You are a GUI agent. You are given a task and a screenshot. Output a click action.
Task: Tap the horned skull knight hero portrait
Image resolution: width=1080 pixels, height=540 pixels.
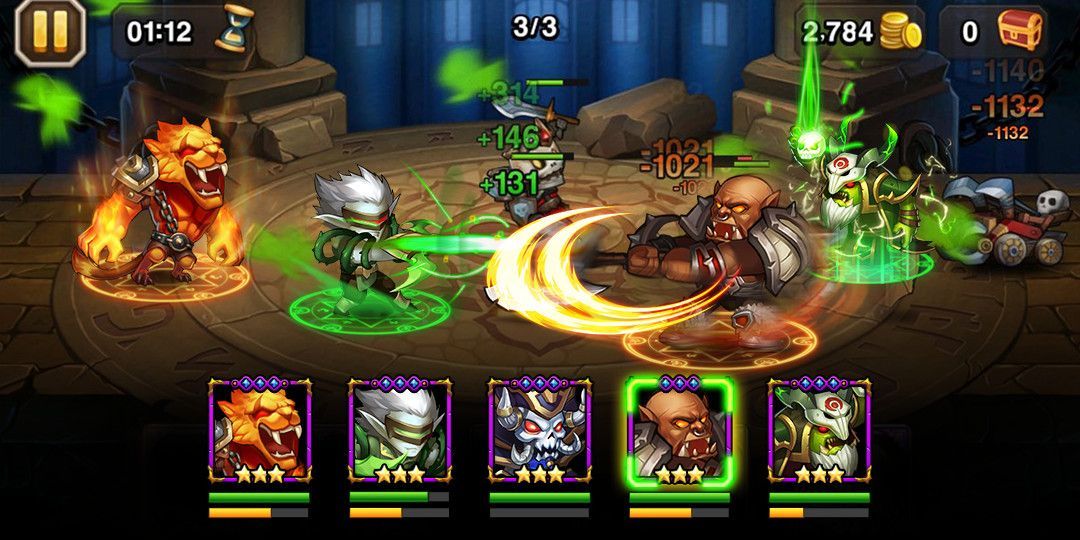(x=540, y=432)
